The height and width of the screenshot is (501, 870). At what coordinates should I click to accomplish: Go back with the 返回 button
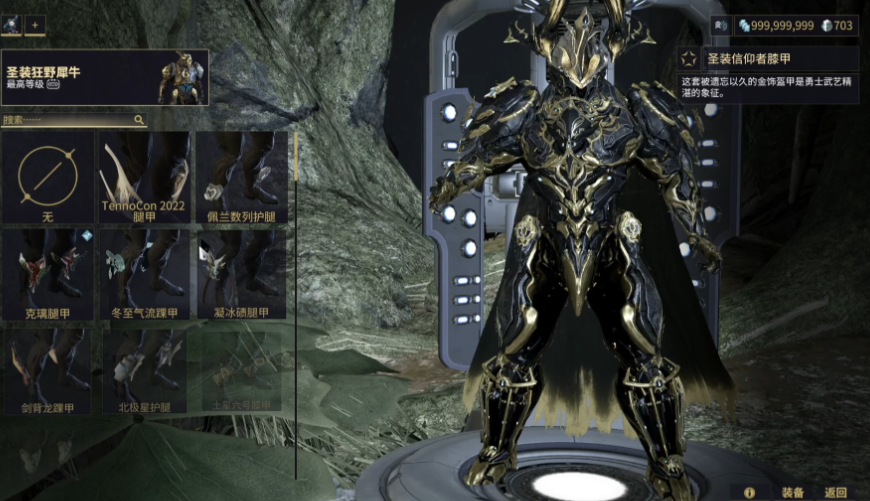tap(836, 491)
